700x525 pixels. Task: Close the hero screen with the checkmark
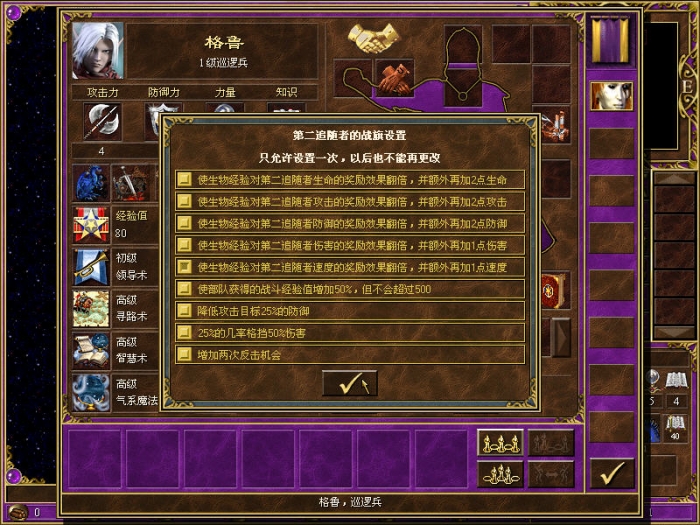[x=611, y=471]
